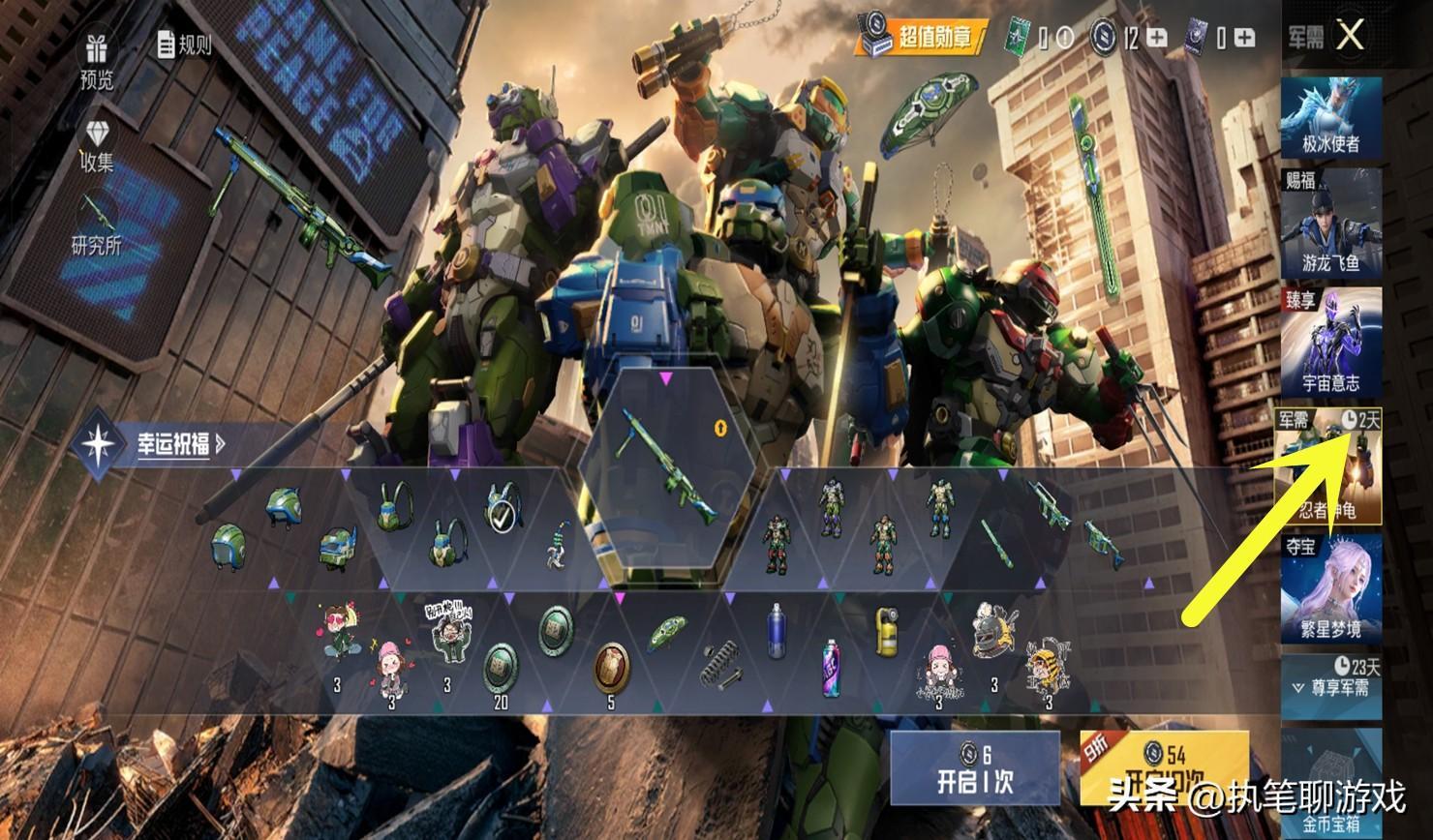Close the 军需 supply screen
Image resolution: width=1433 pixels, height=840 pixels.
click(1349, 36)
